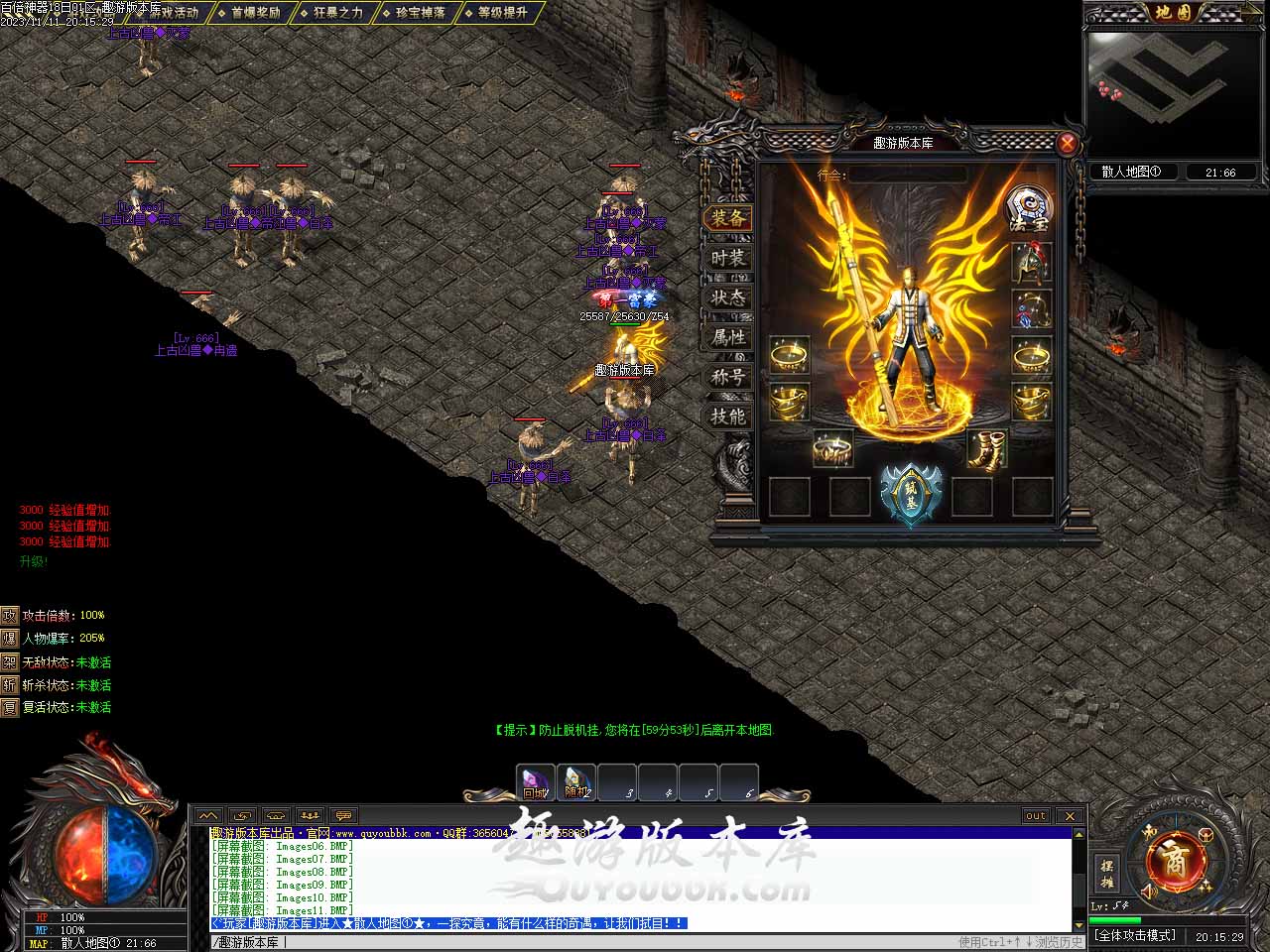
Task: Select the 装备 (equipment) tab
Action: (727, 218)
